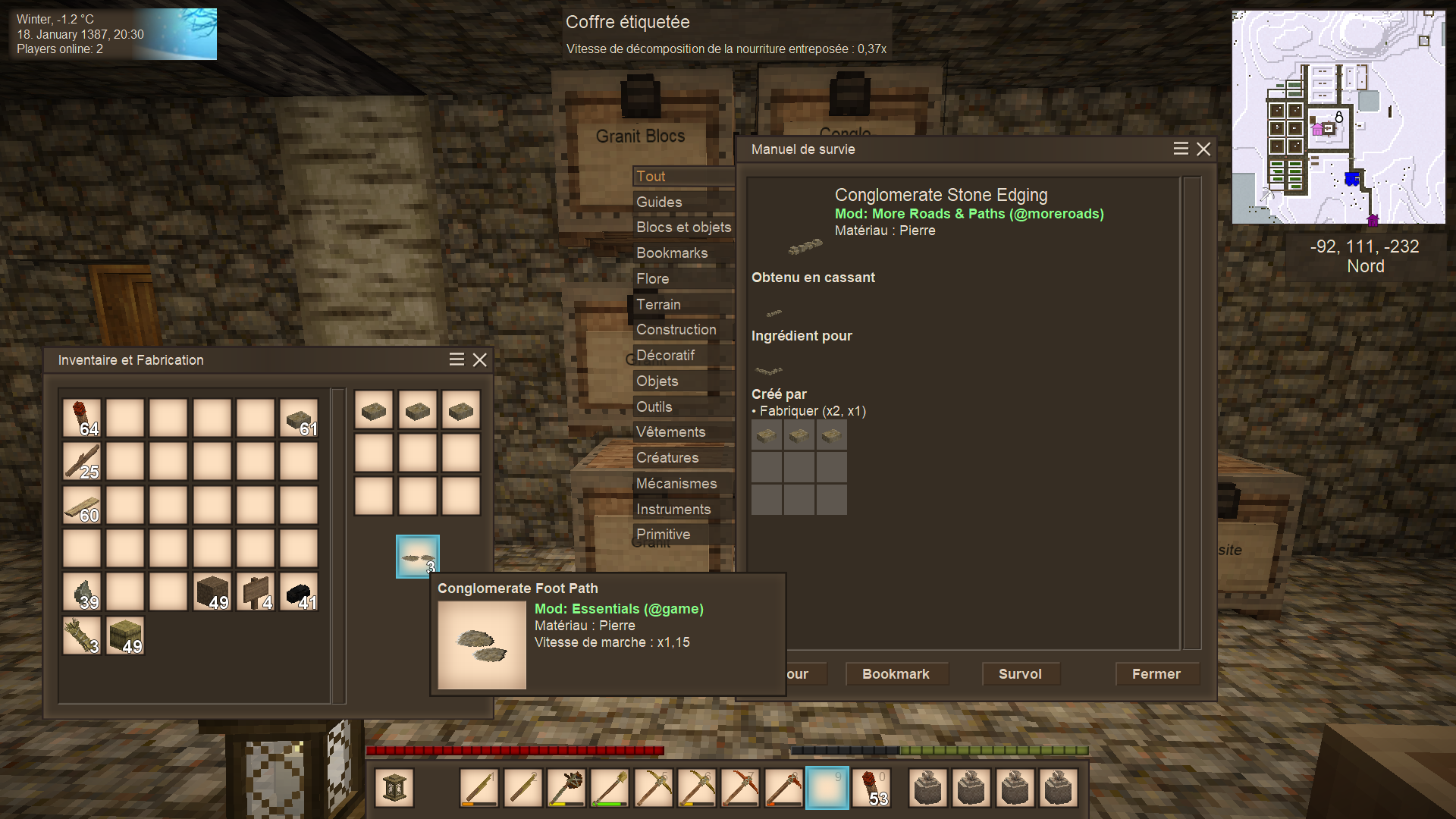Click the Survol button
Image resolution: width=1456 pixels, height=819 pixels.
(x=1020, y=674)
